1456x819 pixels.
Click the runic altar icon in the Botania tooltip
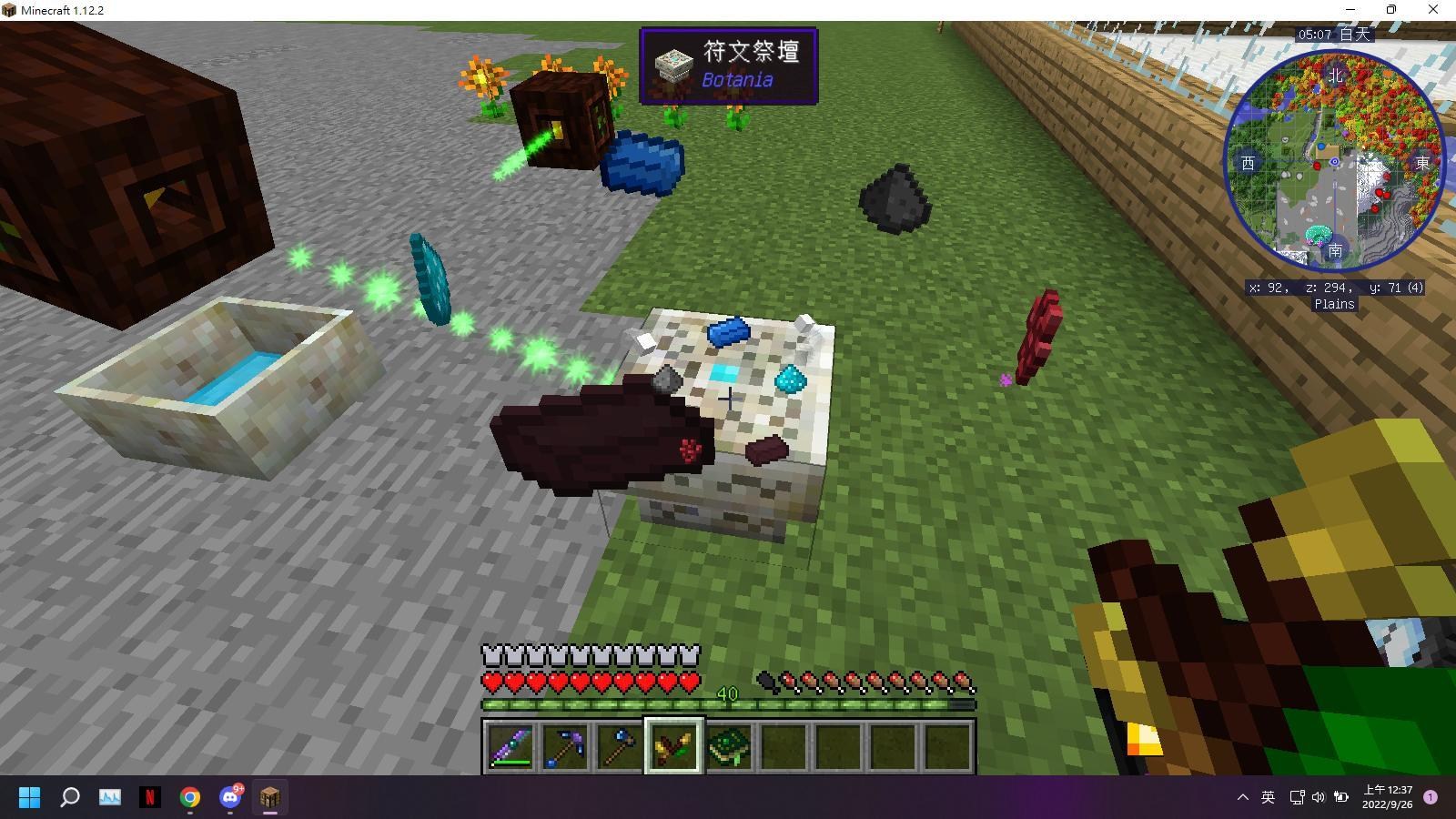point(674,66)
